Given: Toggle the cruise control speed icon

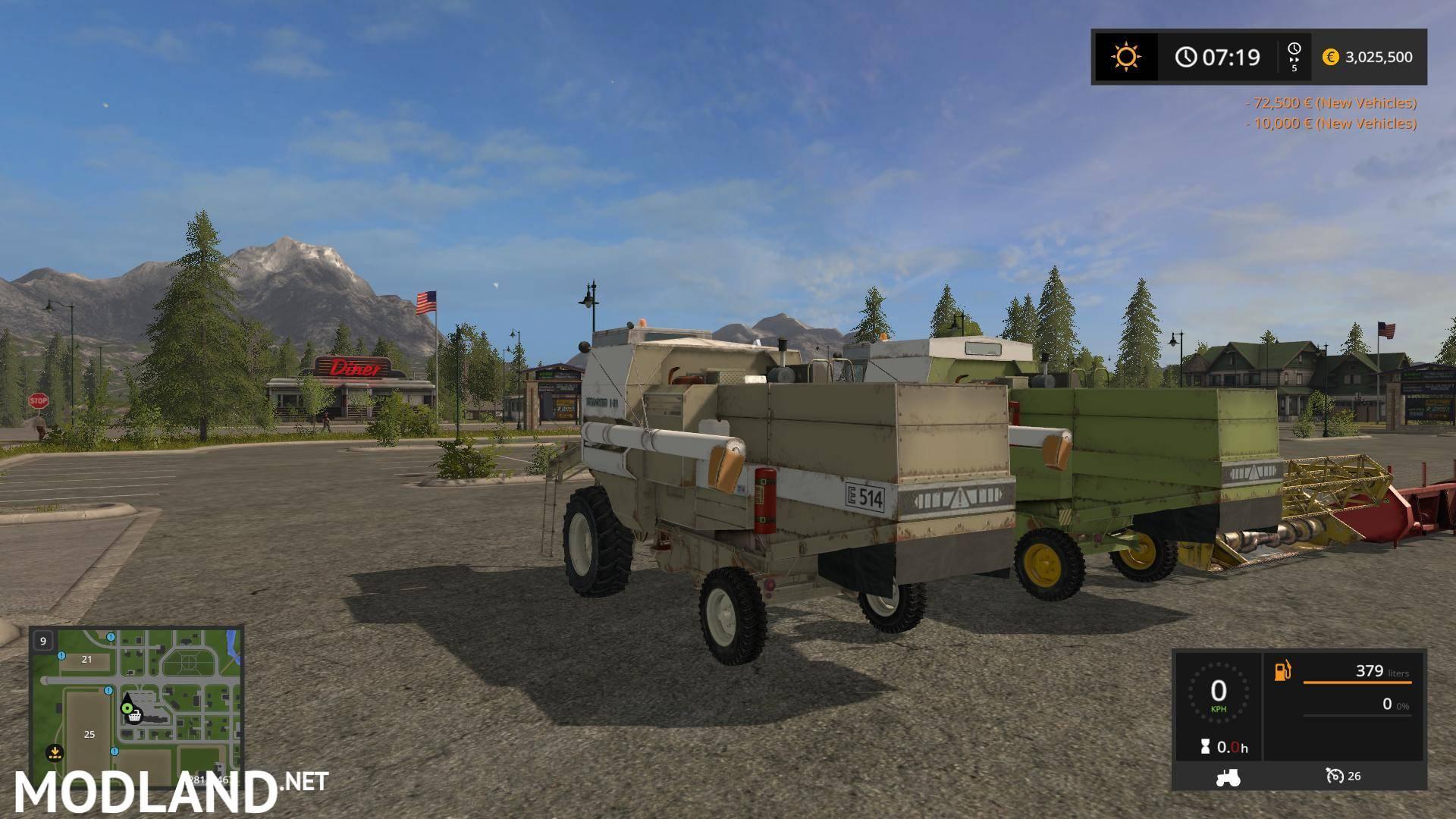Looking at the screenshot, I should [x=1334, y=776].
